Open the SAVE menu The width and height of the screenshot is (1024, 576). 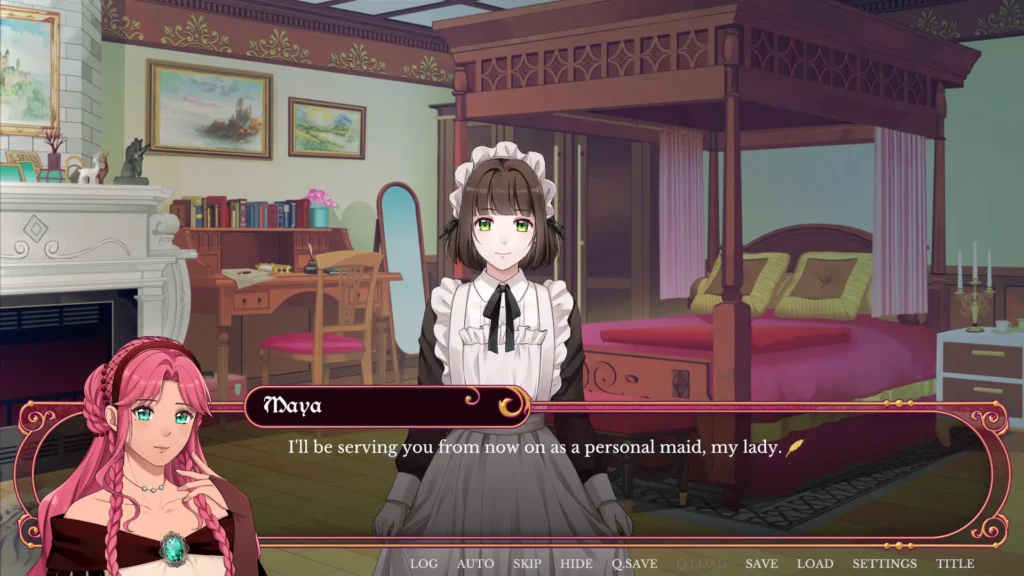pyautogui.click(x=762, y=564)
